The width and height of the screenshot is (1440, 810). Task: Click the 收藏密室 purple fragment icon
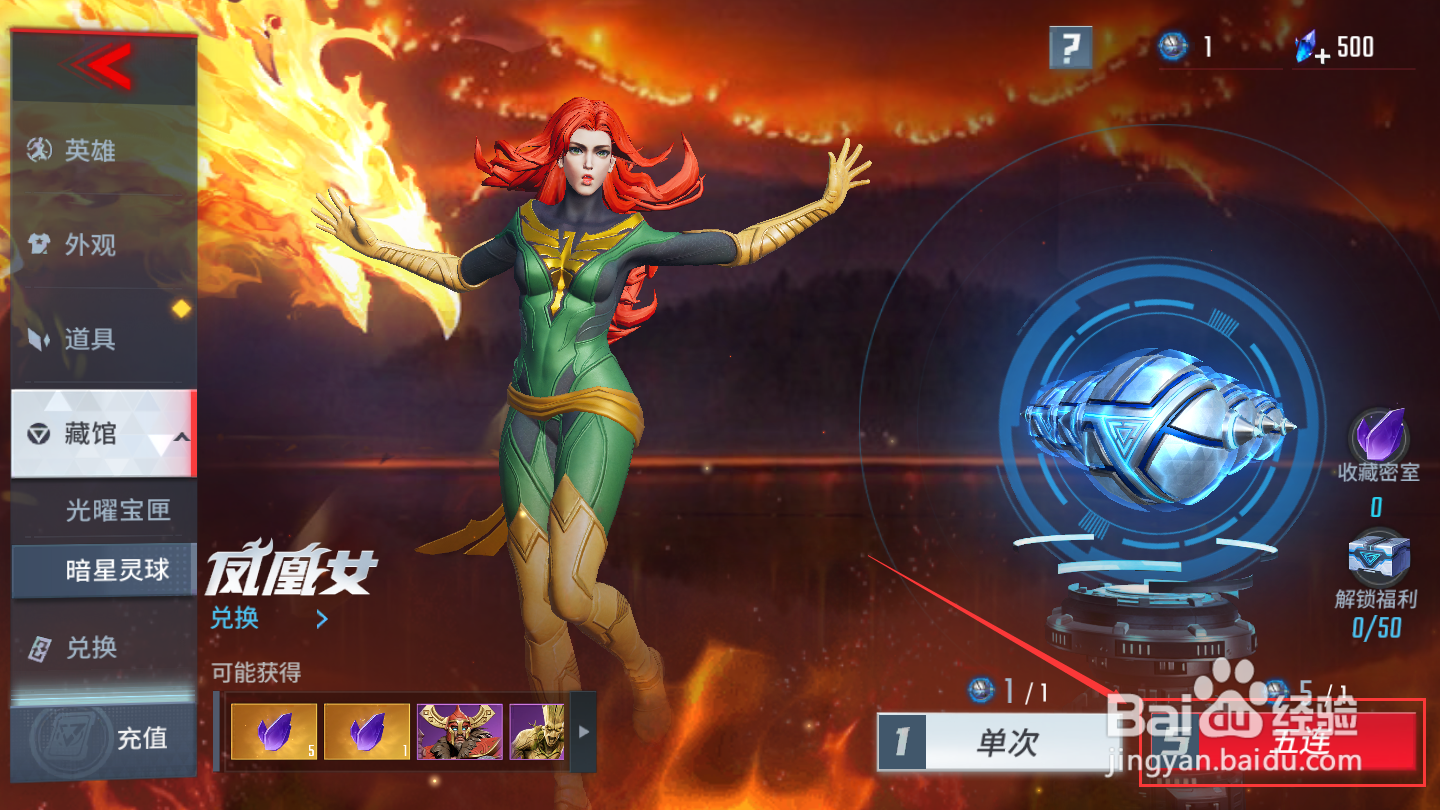pyautogui.click(x=1380, y=432)
